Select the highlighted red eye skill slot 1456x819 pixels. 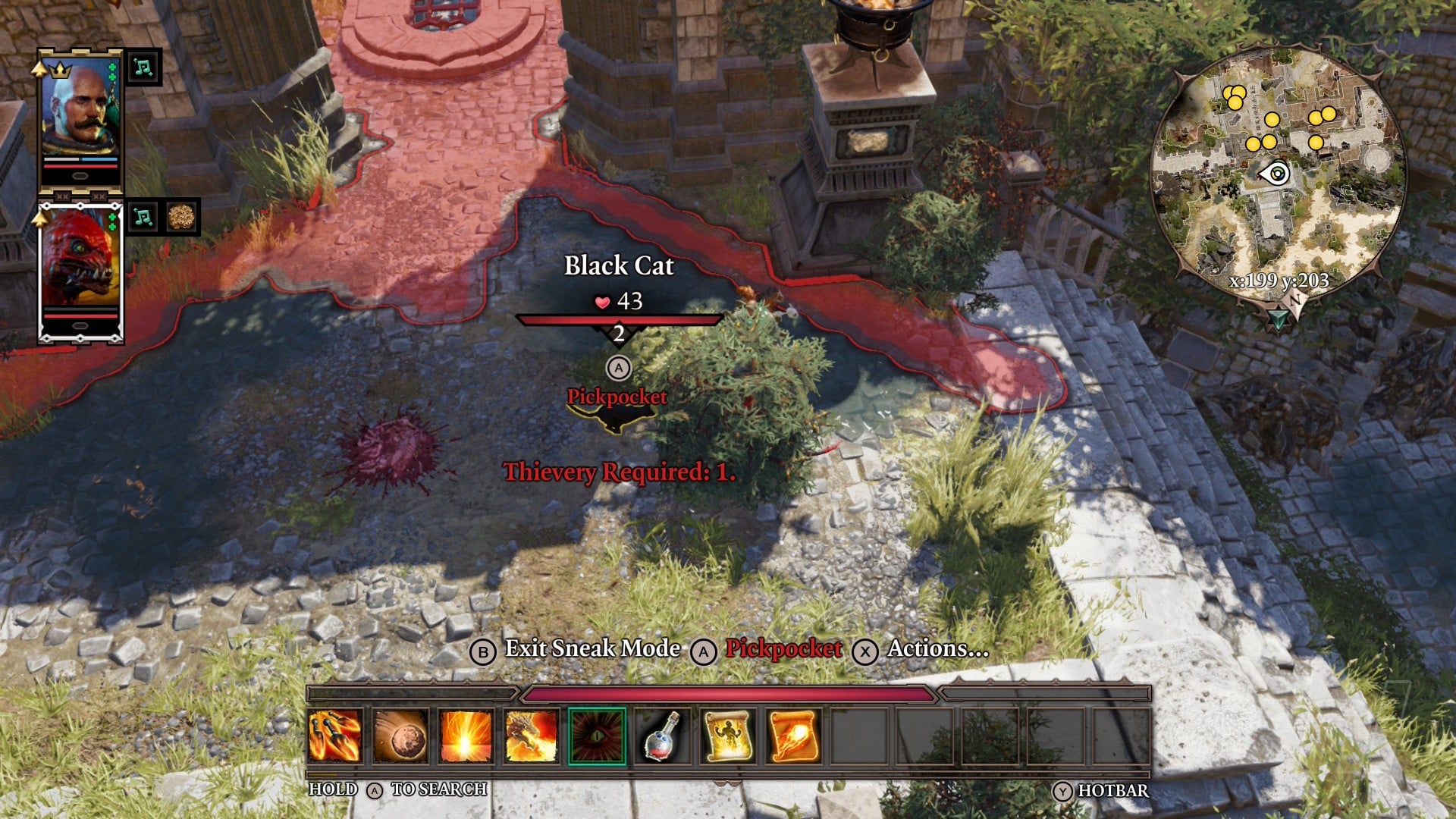coord(597,736)
